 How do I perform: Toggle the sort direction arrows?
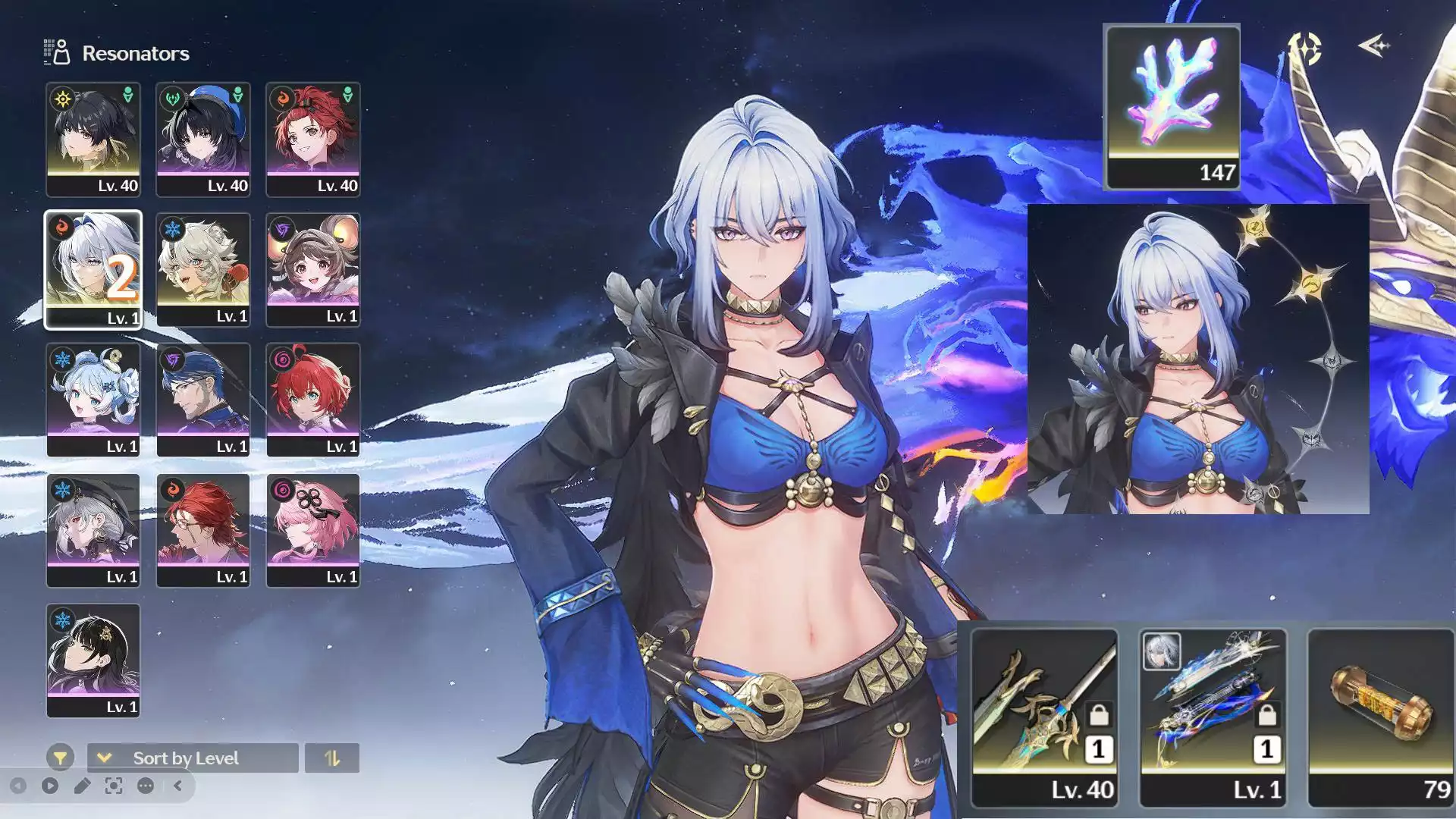pos(331,757)
